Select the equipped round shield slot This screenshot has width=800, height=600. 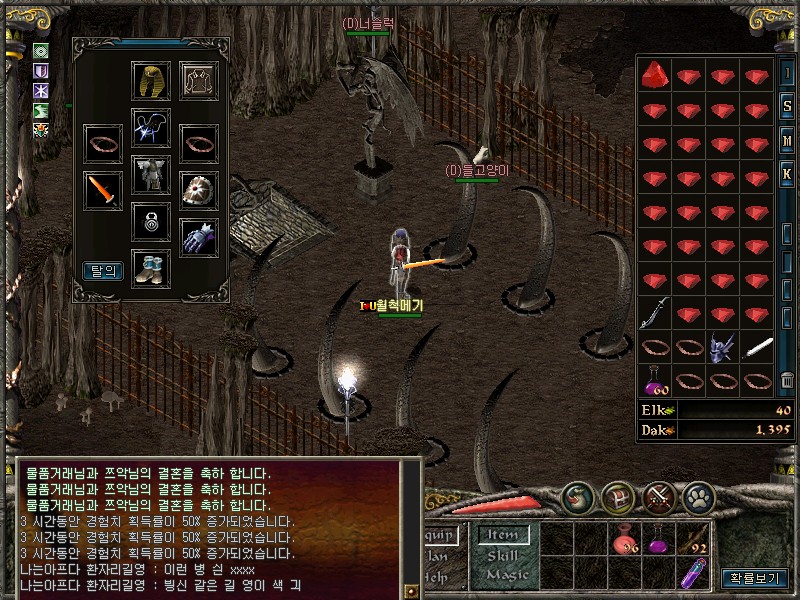pos(199,190)
